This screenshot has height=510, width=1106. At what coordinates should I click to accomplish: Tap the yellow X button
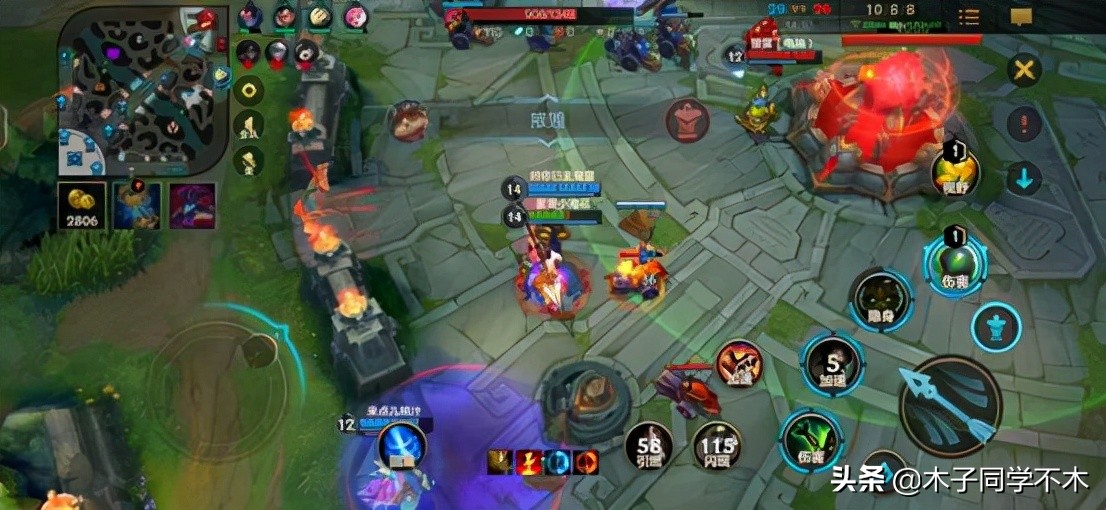(x=1024, y=70)
